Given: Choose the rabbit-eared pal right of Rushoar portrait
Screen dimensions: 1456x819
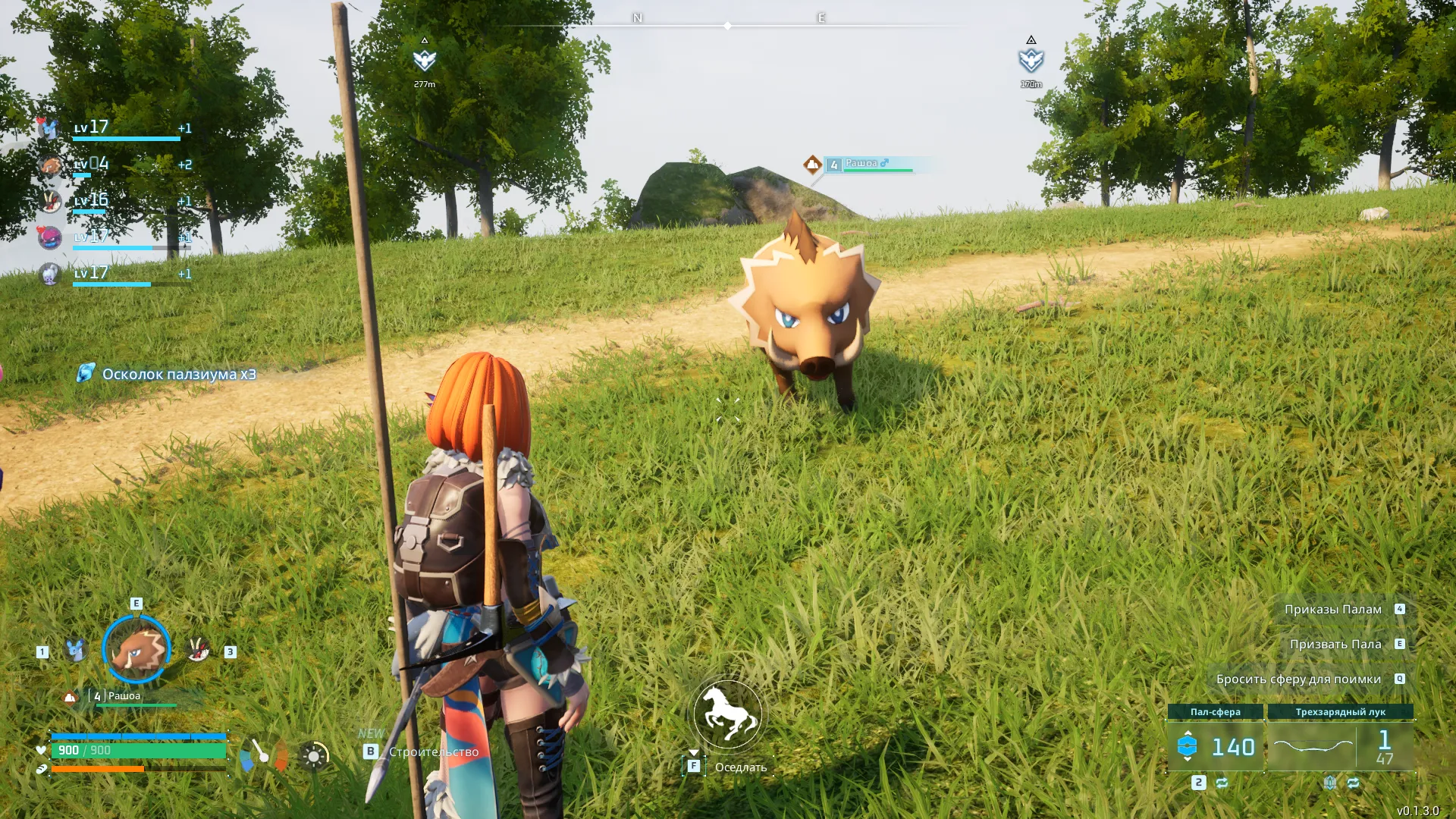Looking at the screenshot, I should coord(198,650).
